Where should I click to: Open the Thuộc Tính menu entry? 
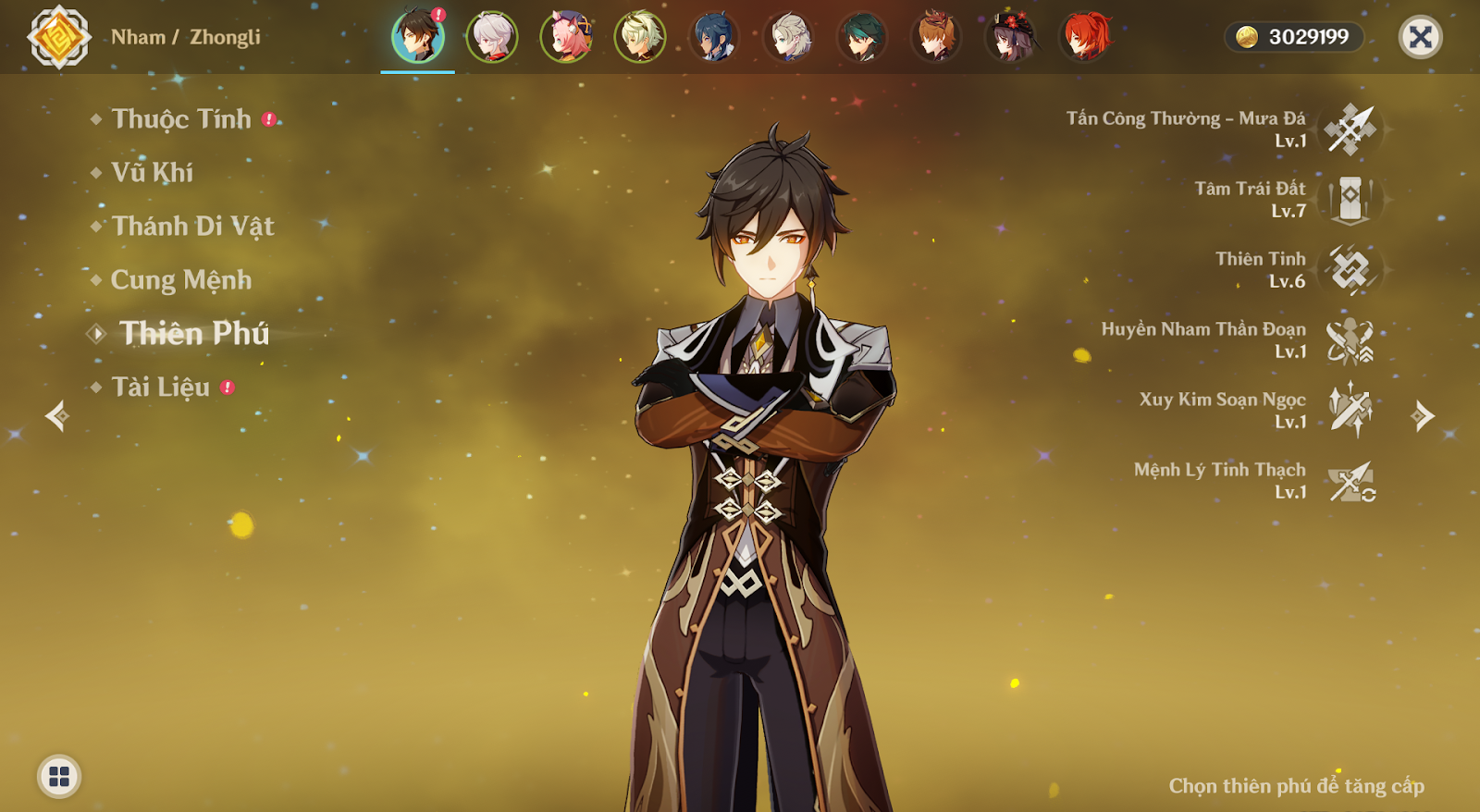181,119
